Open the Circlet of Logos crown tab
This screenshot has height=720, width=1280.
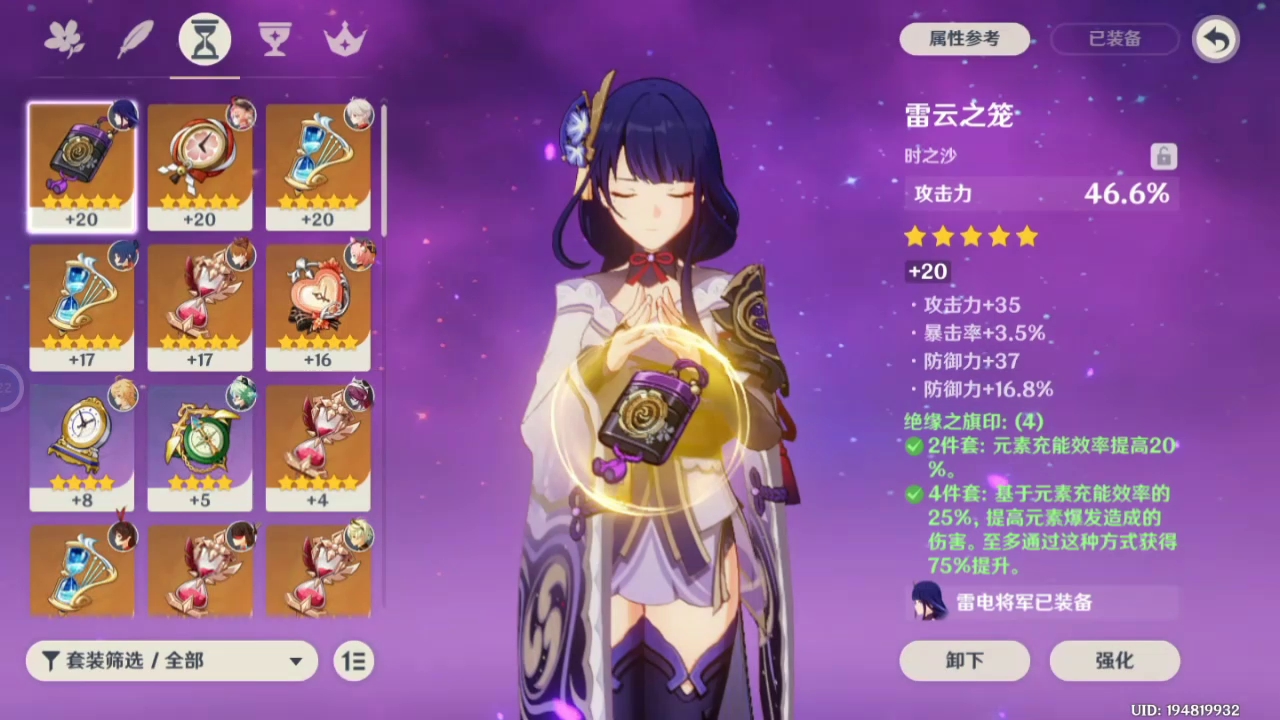click(x=344, y=39)
